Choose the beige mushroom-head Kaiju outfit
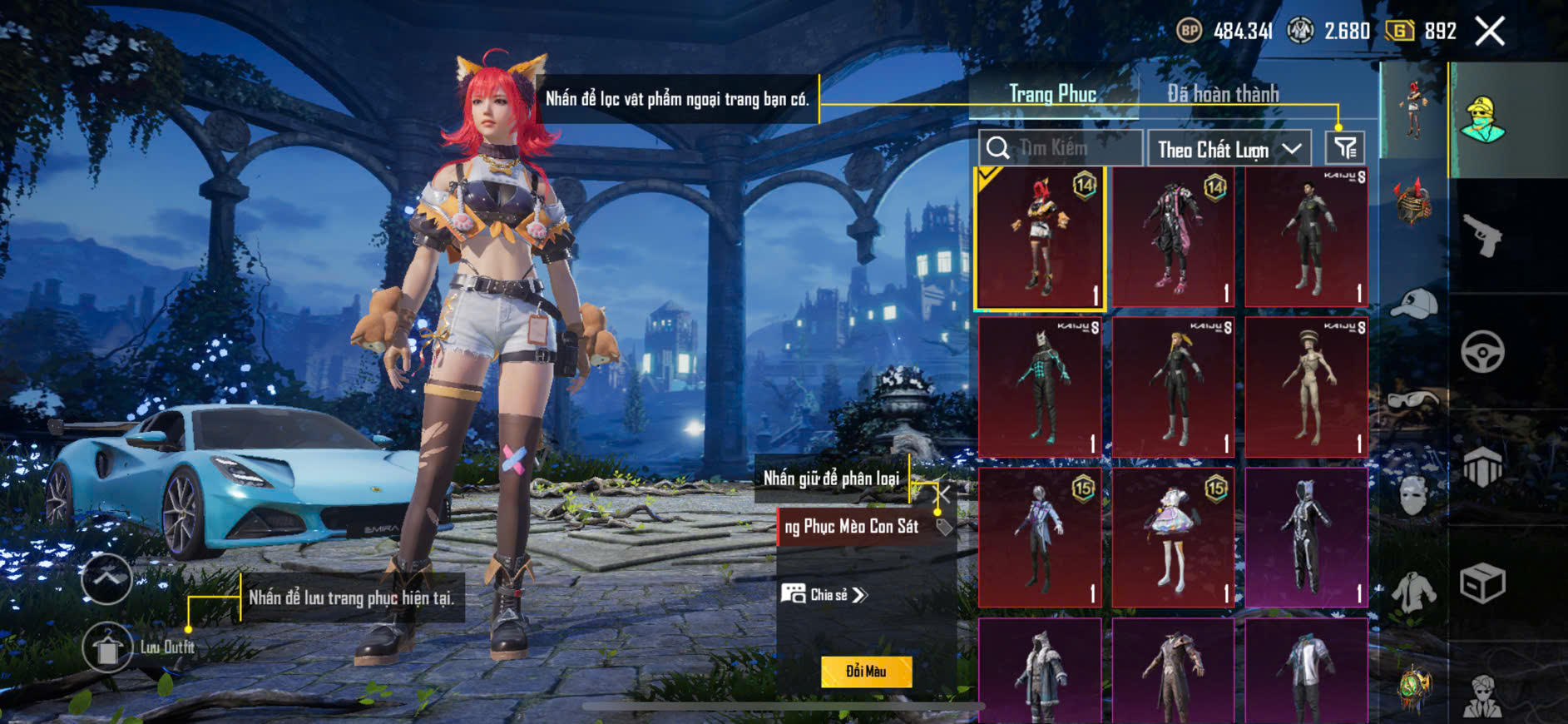This screenshot has height=724, width=1568. (x=1307, y=388)
